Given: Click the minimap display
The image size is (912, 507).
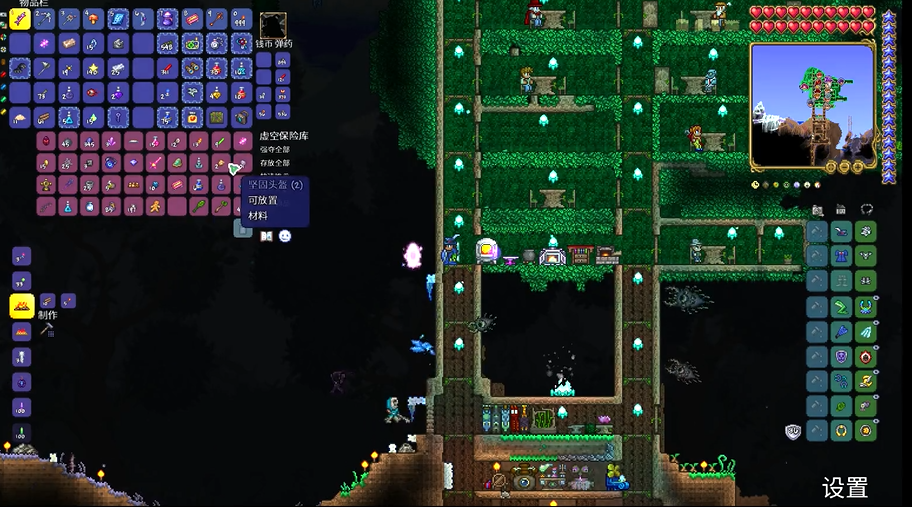Looking at the screenshot, I should (x=811, y=105).
